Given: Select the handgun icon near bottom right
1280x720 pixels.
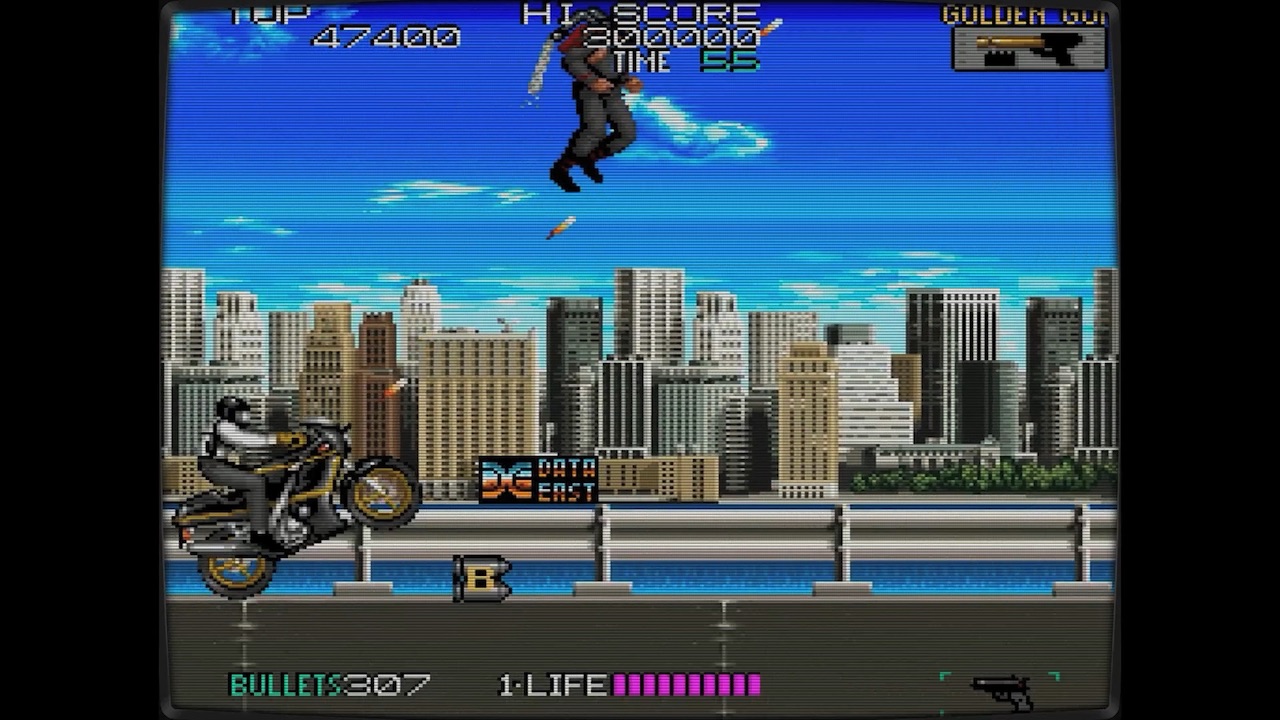Looking at the screenshot, I should point(1000,686).
